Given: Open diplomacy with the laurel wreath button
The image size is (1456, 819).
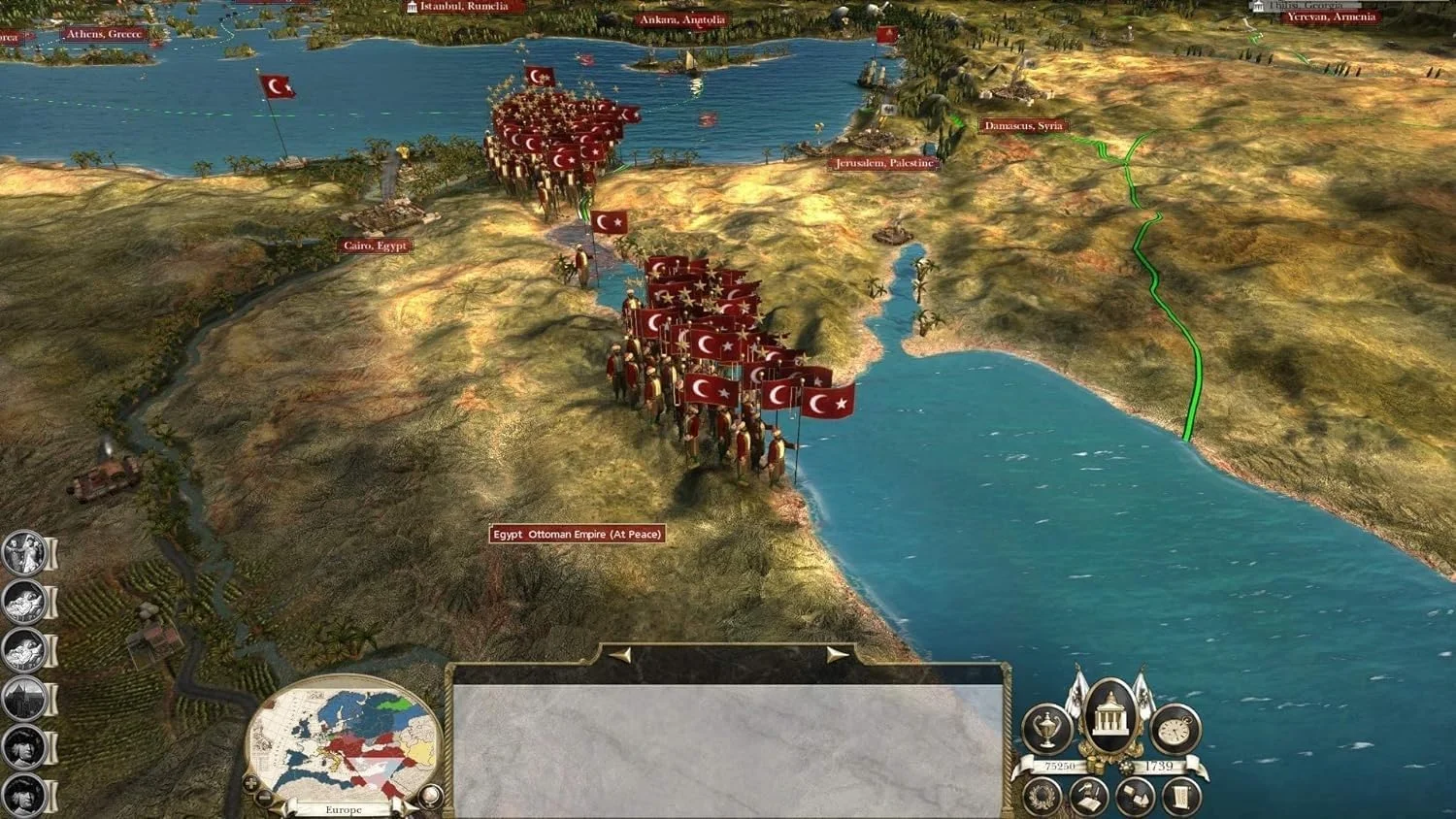Looking at the screenshot, I should click(1043, 797).
